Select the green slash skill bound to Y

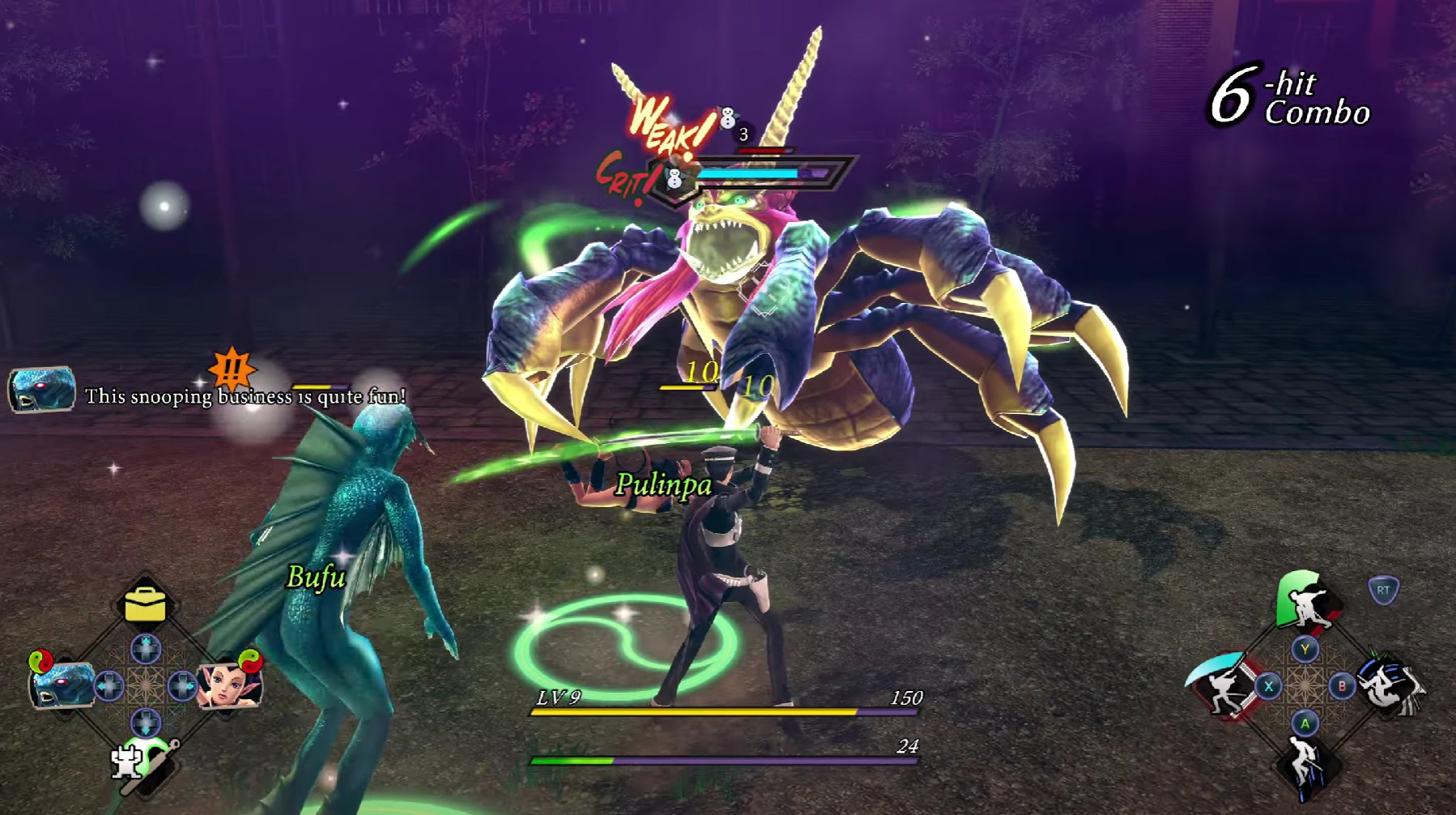point(1304,600)
